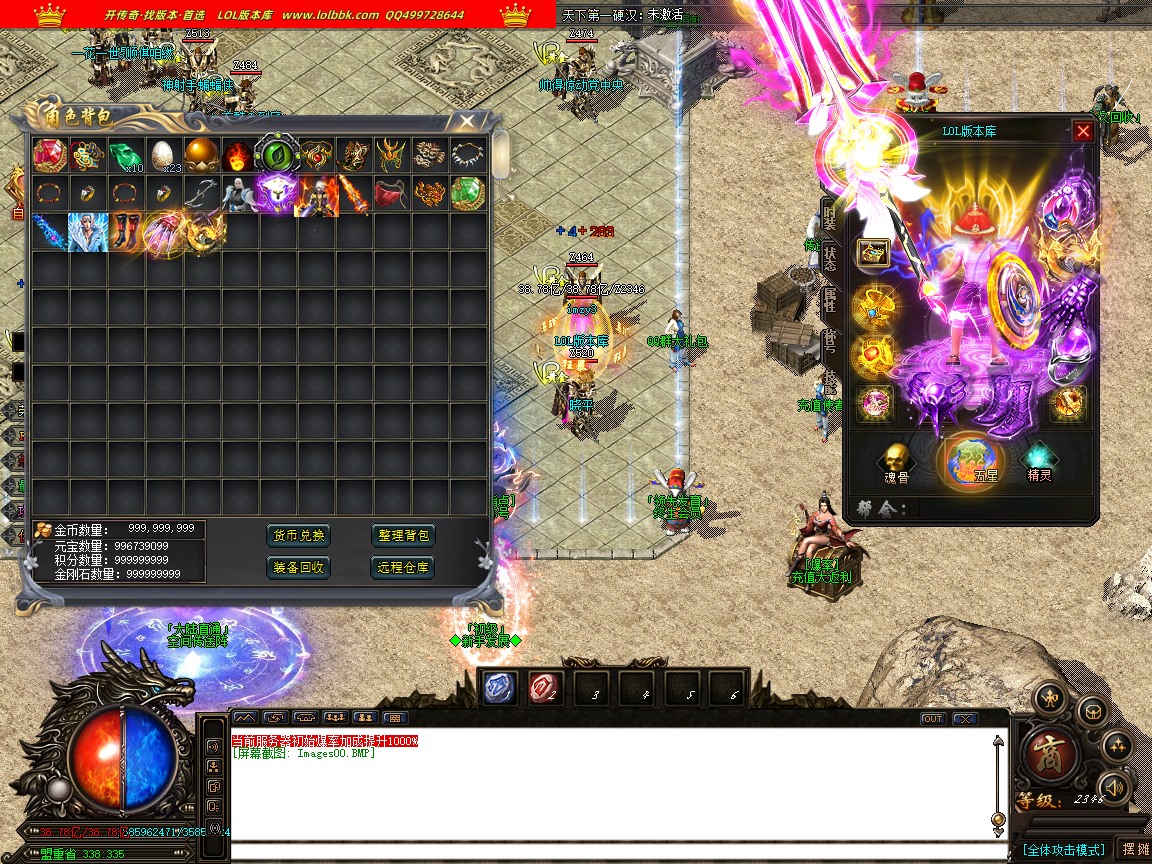Click the 货币兑换 currency exchange button
Image resolution: width=1152 pixels, height=864 pixels.
pyautogui.click(x=299, y=535)
